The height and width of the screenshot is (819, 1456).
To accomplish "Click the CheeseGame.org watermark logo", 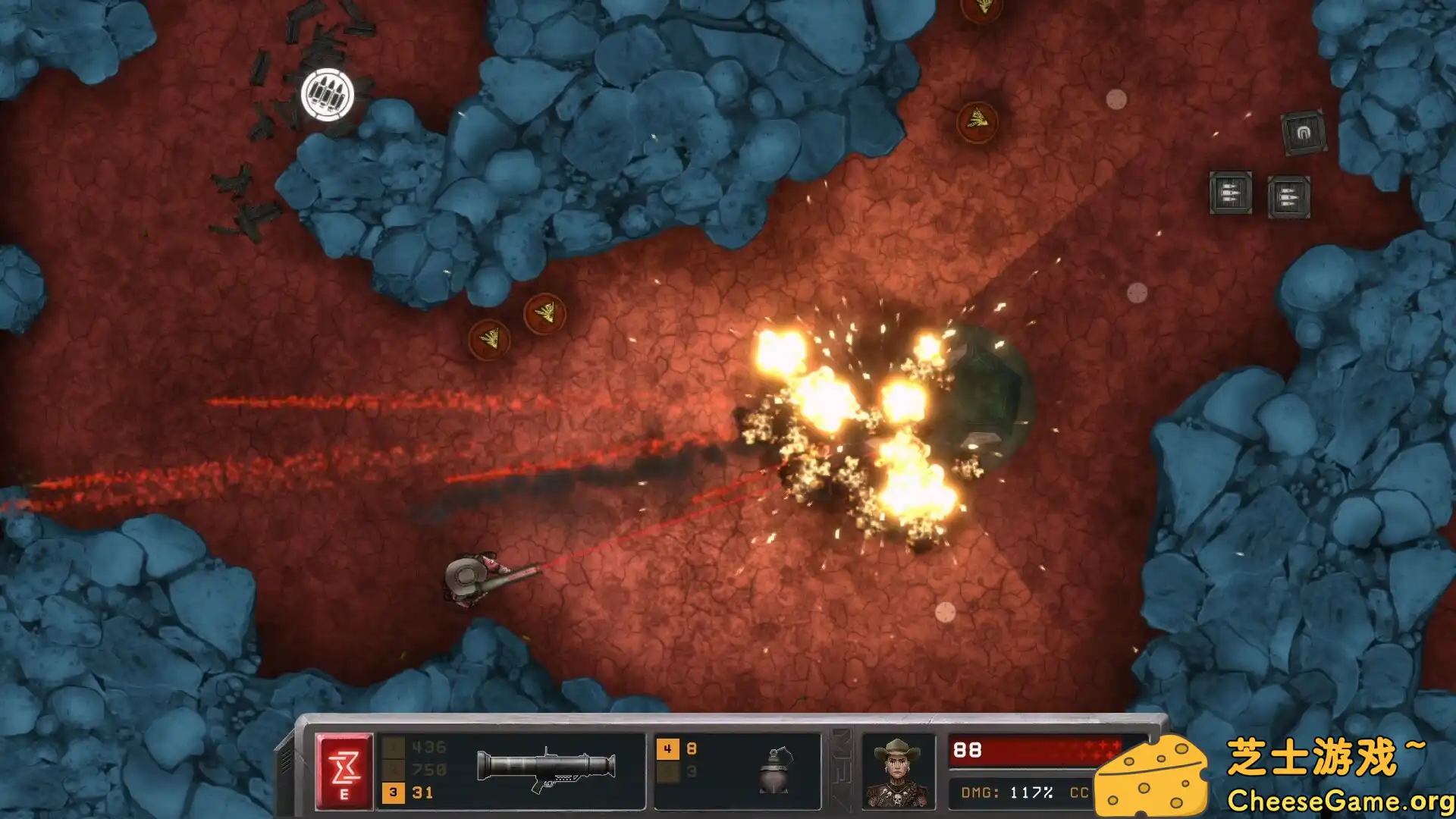I will pos(1274,775).
